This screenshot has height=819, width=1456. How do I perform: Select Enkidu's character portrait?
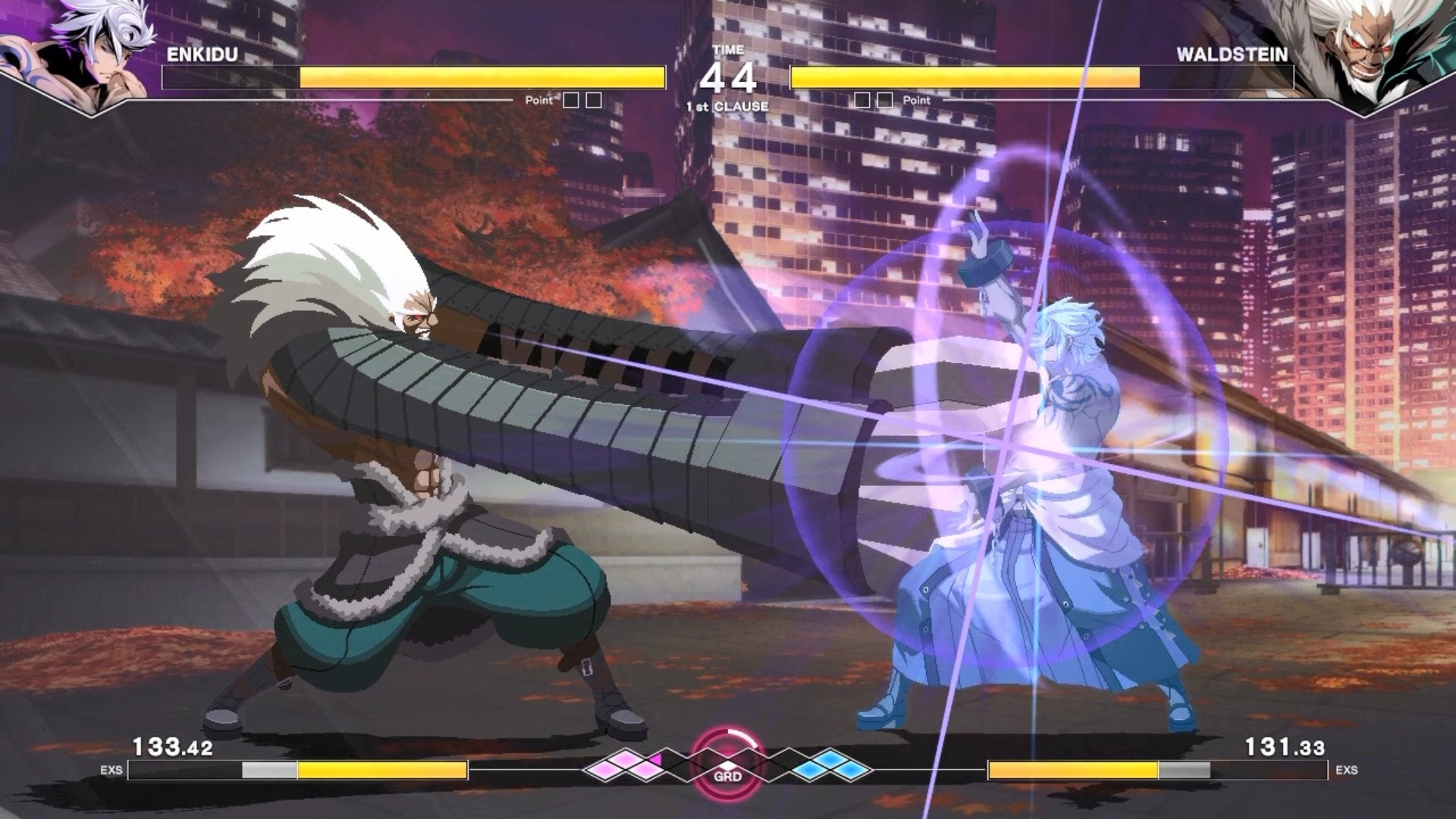click(x=83, y=49)
